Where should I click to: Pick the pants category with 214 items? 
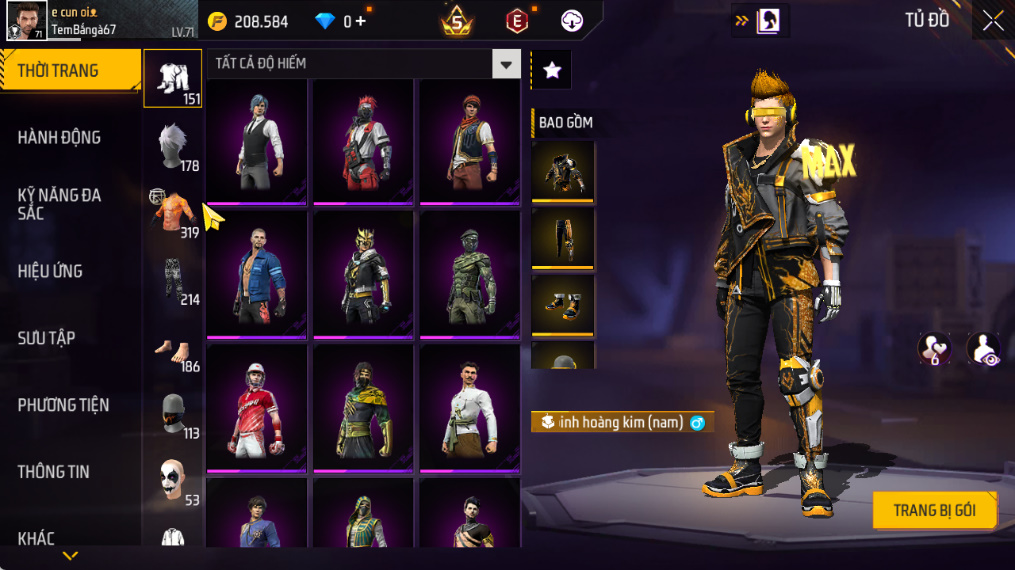click(173, 280)
